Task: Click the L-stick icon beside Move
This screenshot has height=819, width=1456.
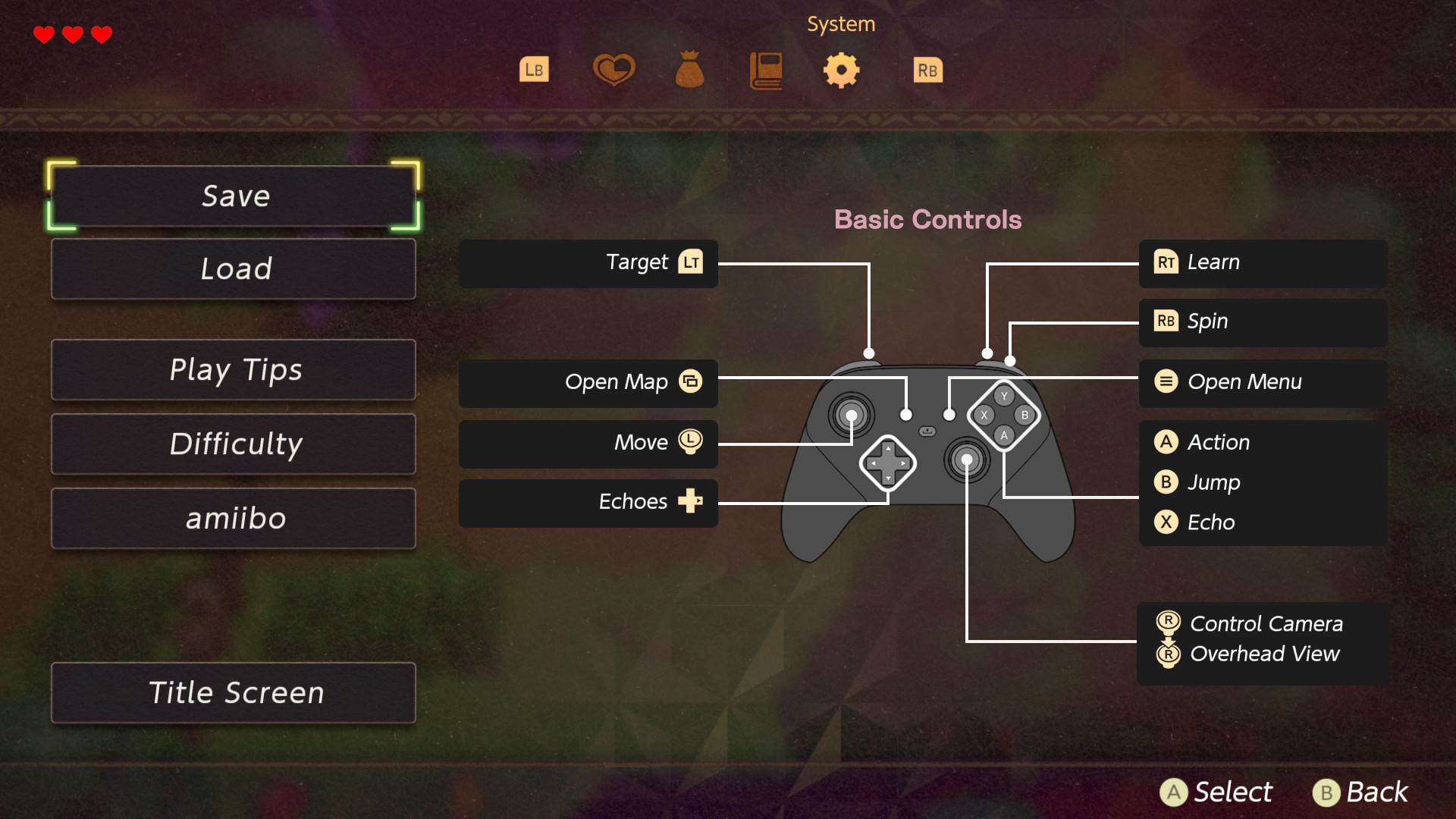Action: tap(689, 442)
